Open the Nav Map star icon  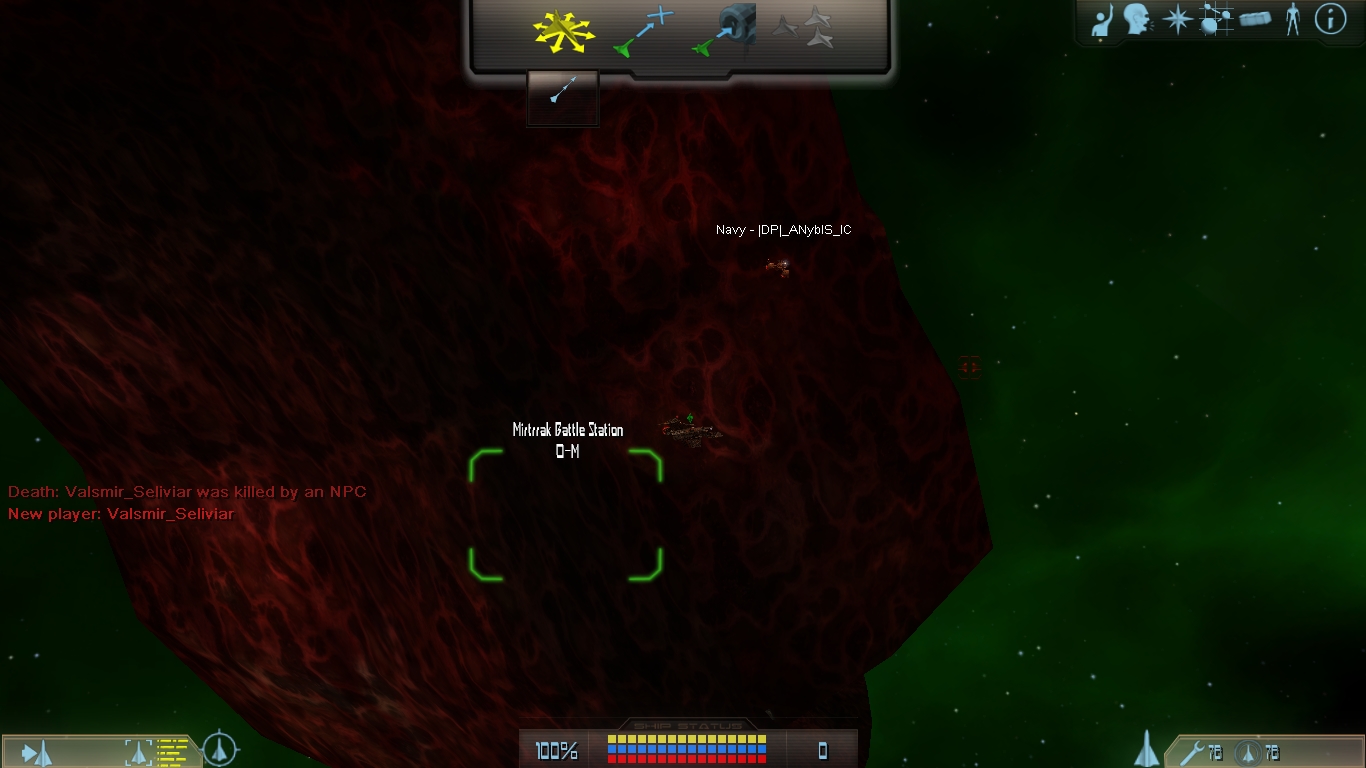click(x=1176, y=19)
